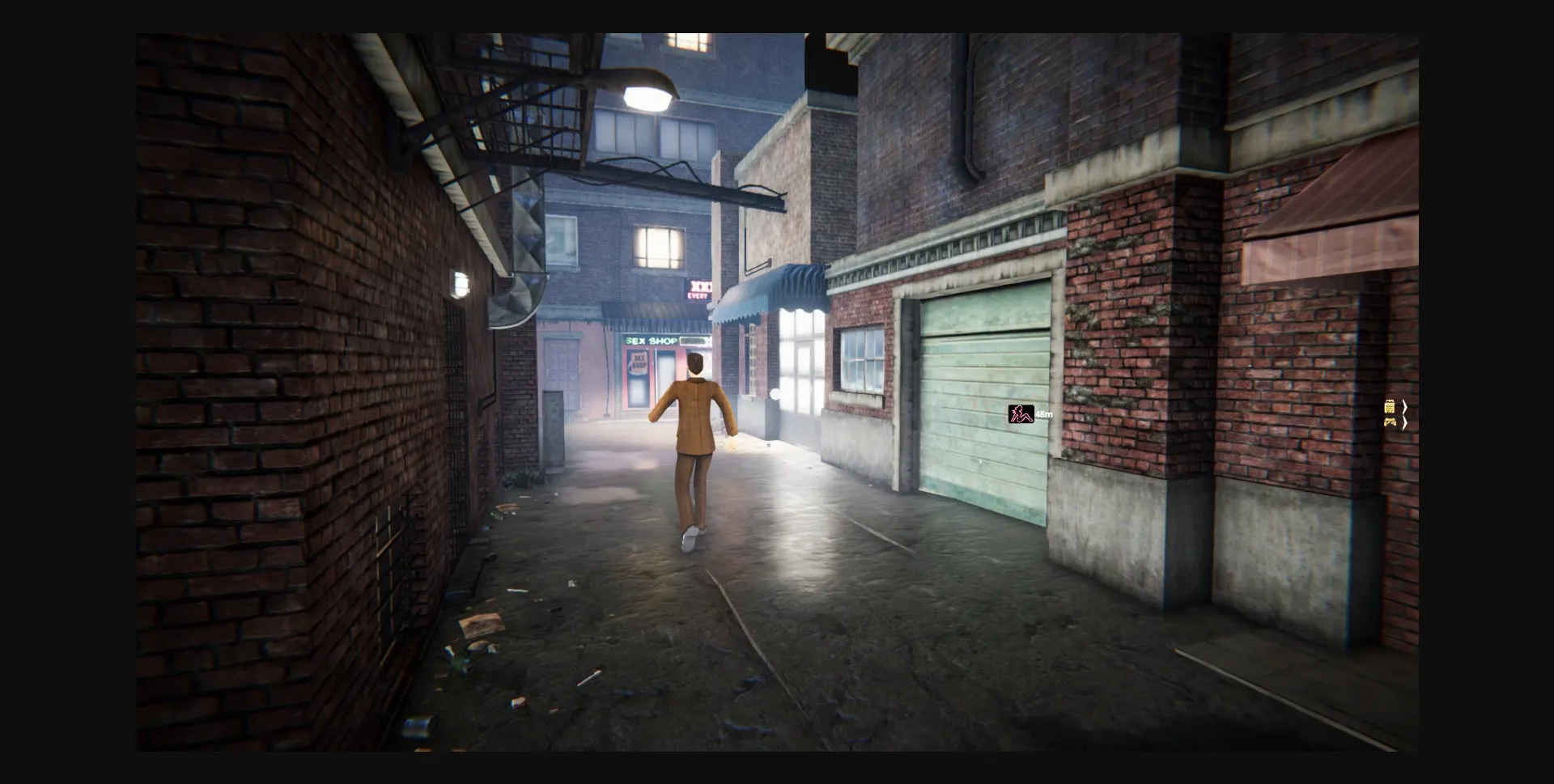Select the gamepad controls icon on right edge
Screen dimensions: 1554x784
(1391, 422)
